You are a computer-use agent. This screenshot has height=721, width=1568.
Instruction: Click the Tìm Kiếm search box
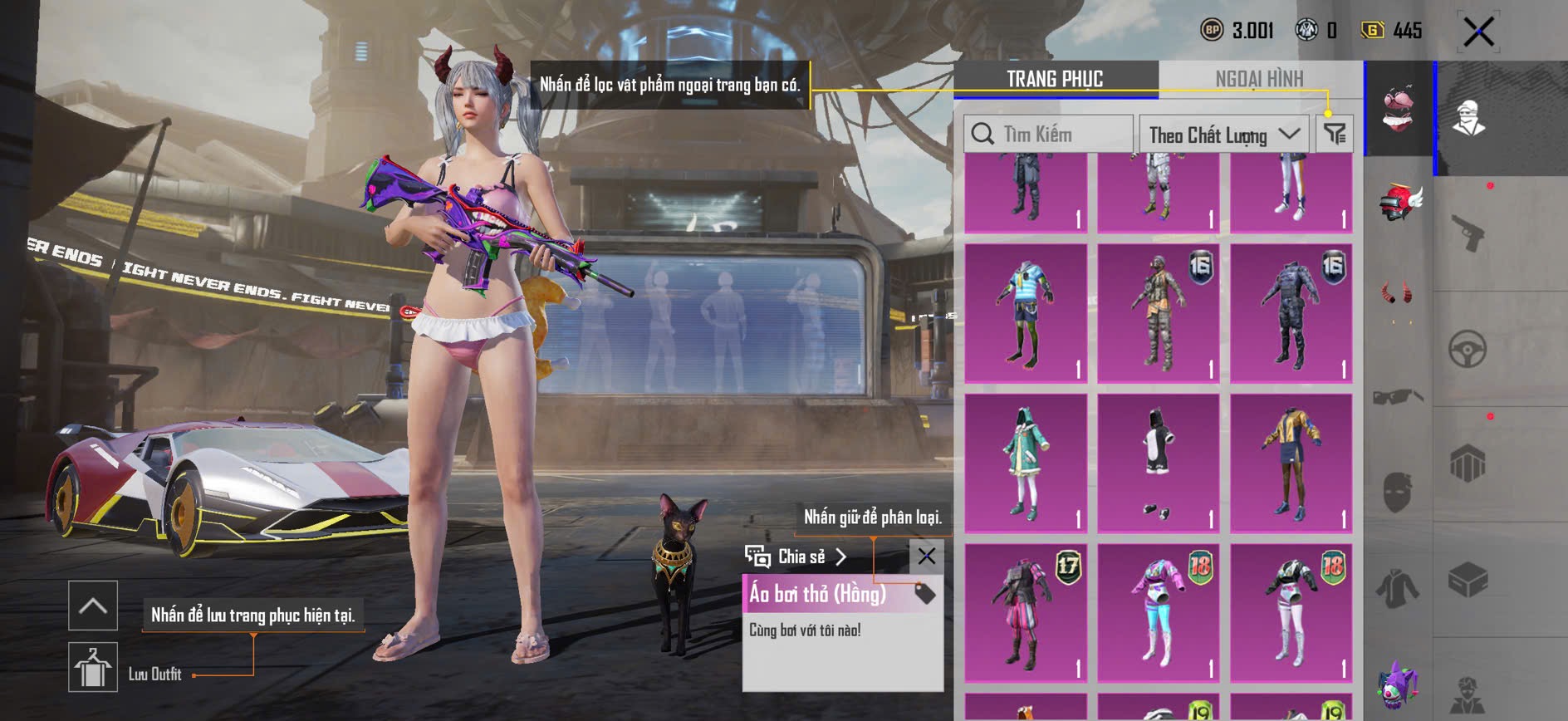1048,134
